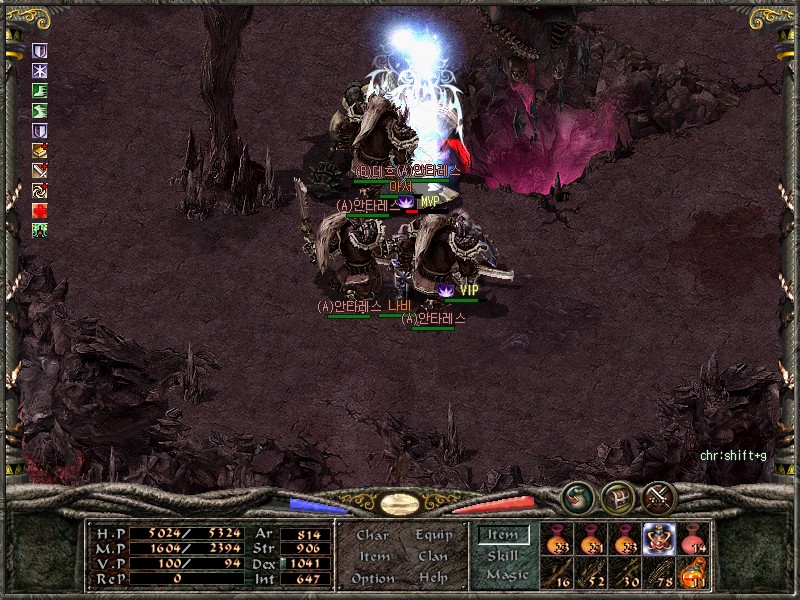
Task: Select the quick slot showing count 16
Action: click(x=557, y=573)
